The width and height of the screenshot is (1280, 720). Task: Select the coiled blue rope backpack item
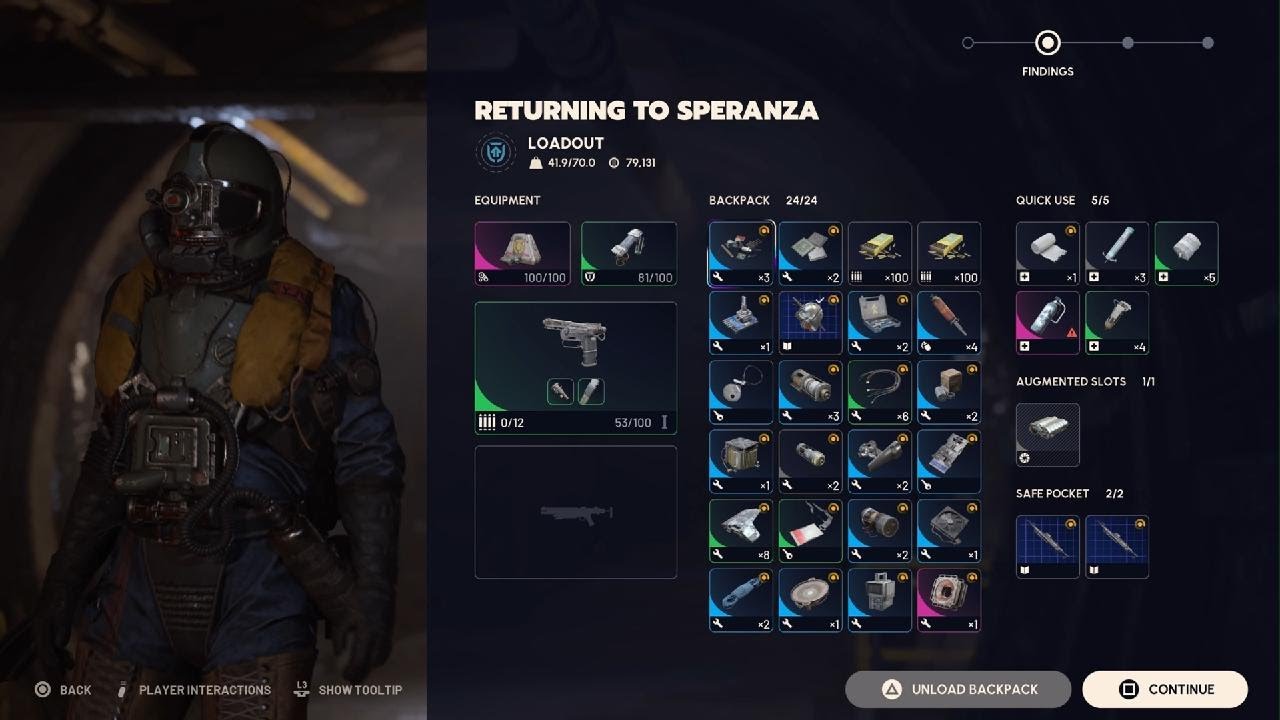point(741,600)
